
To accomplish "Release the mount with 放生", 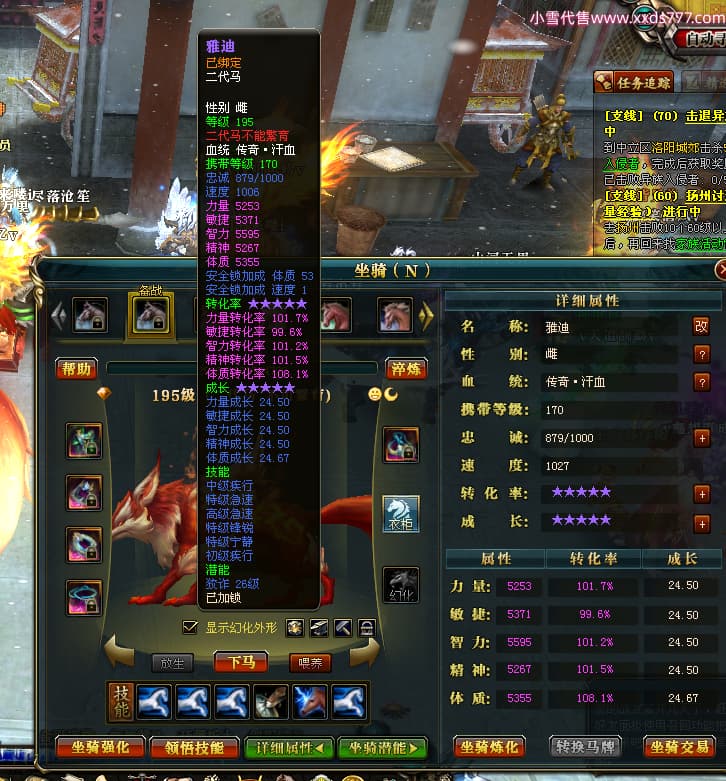I will [173, 662].
